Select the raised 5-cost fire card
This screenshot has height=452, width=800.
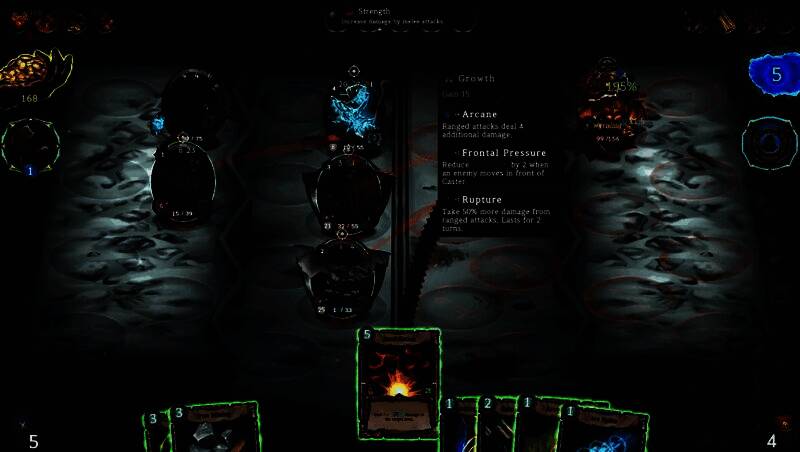pos(398,384)
